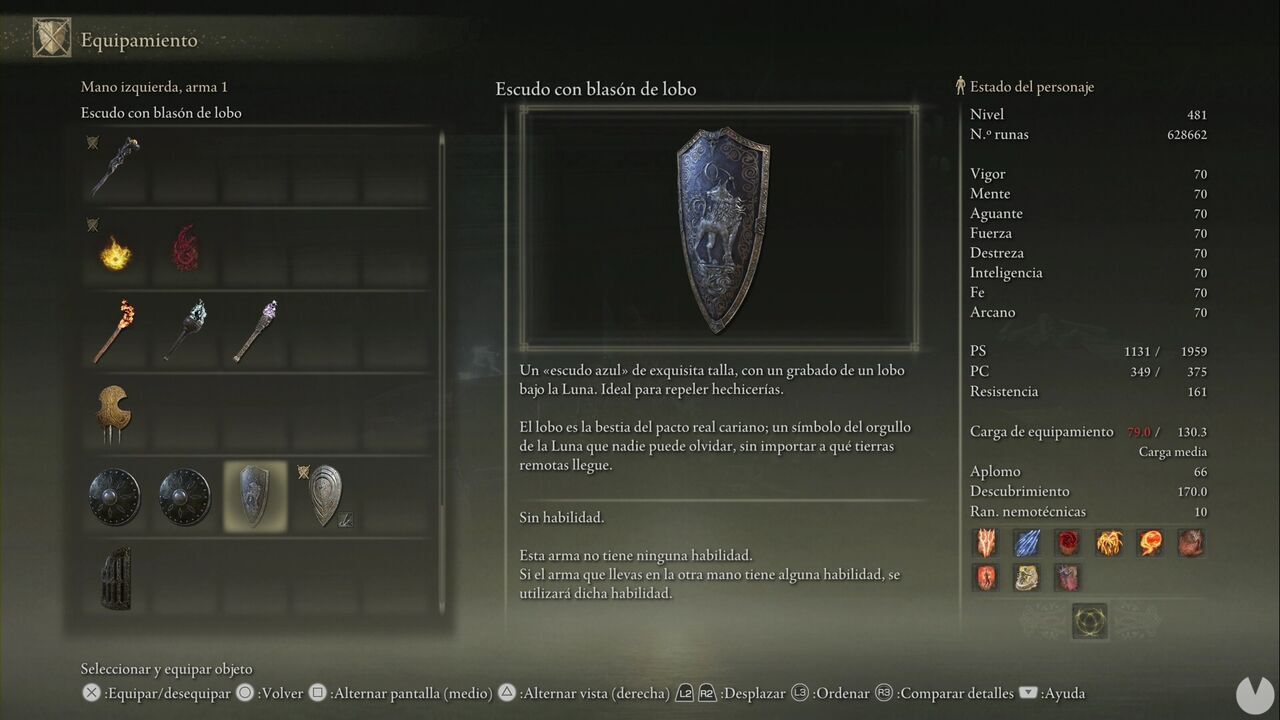This screenshot has height=720, width=1280.
Task: Select the highlighted wolf crest shield slot
Action: (255, 495)
